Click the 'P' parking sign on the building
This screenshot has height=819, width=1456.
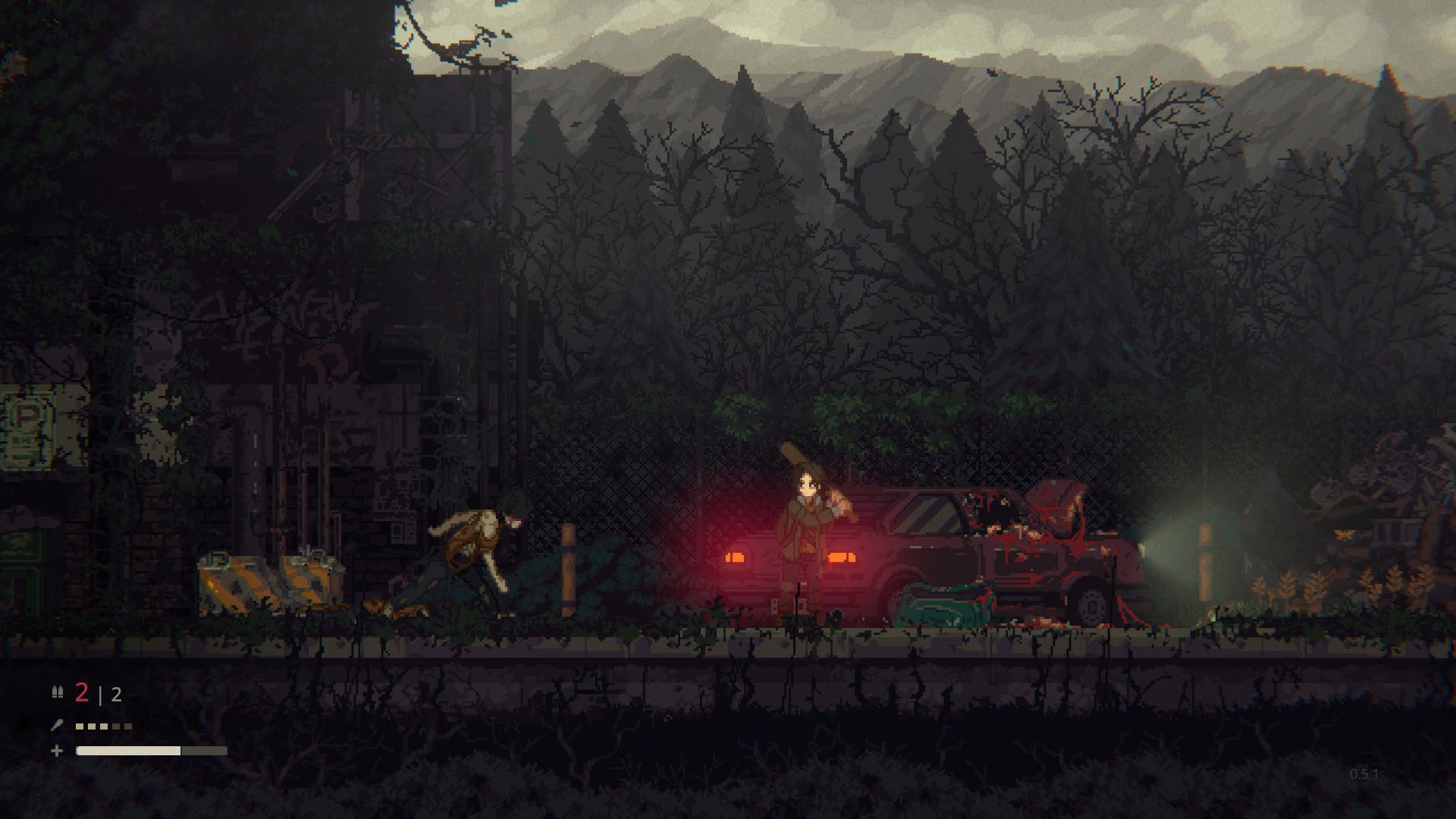click(x=27, y=414)
